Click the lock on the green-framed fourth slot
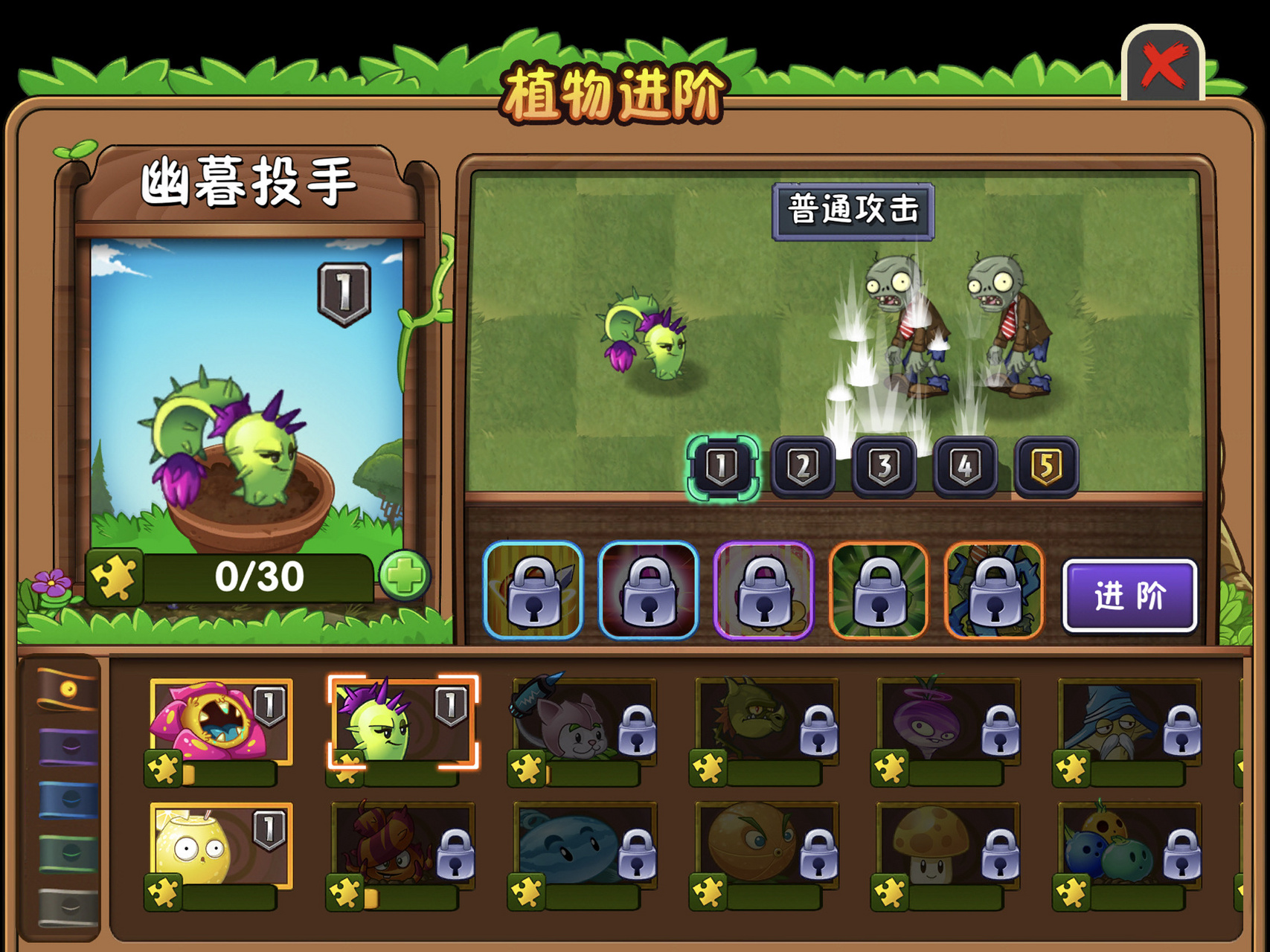Image resolution: width=1270 pixels, height=952 pixels. (x=882, y=591)
